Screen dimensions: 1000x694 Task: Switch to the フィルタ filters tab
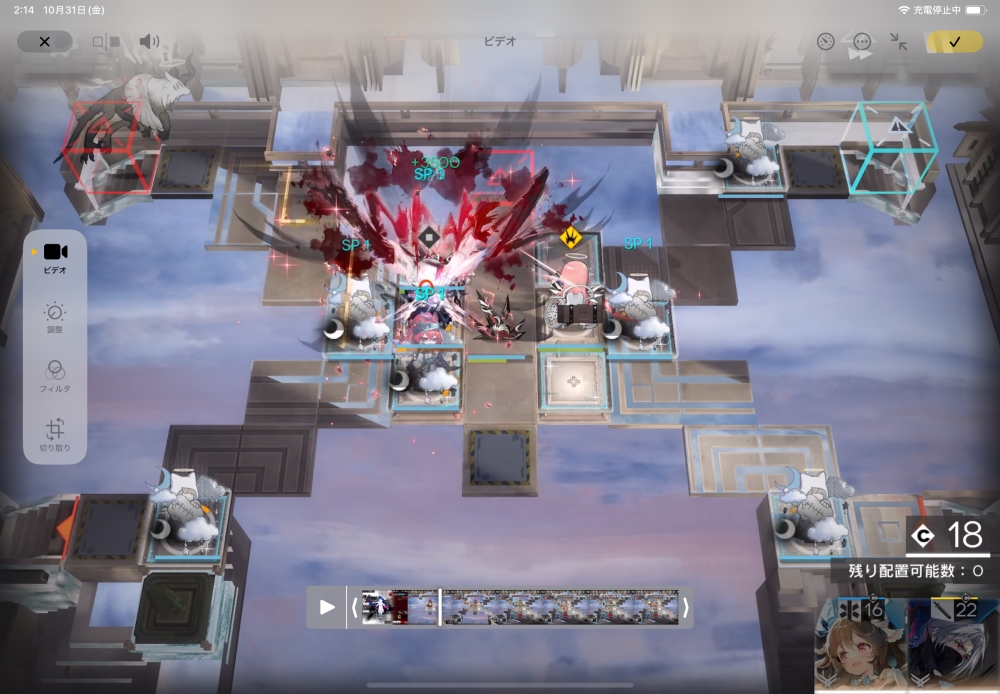click(x=55, y=375)
